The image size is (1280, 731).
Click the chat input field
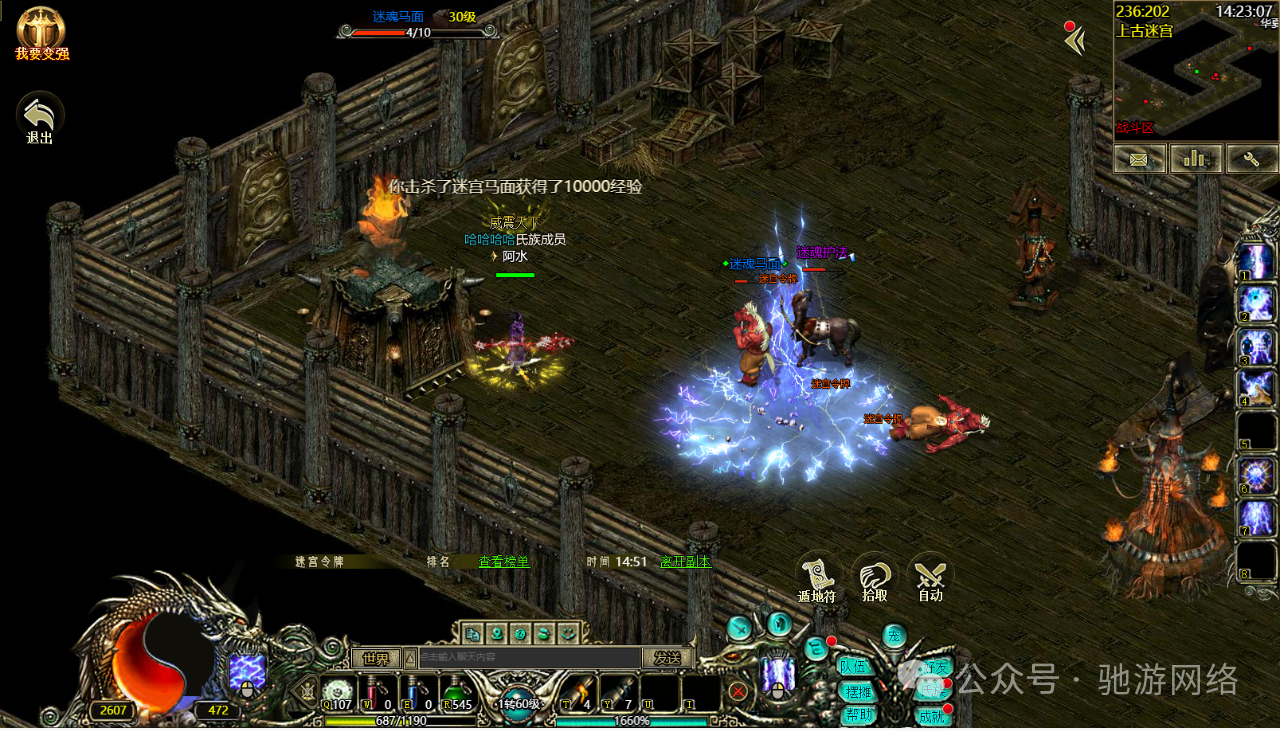[528, 658]
